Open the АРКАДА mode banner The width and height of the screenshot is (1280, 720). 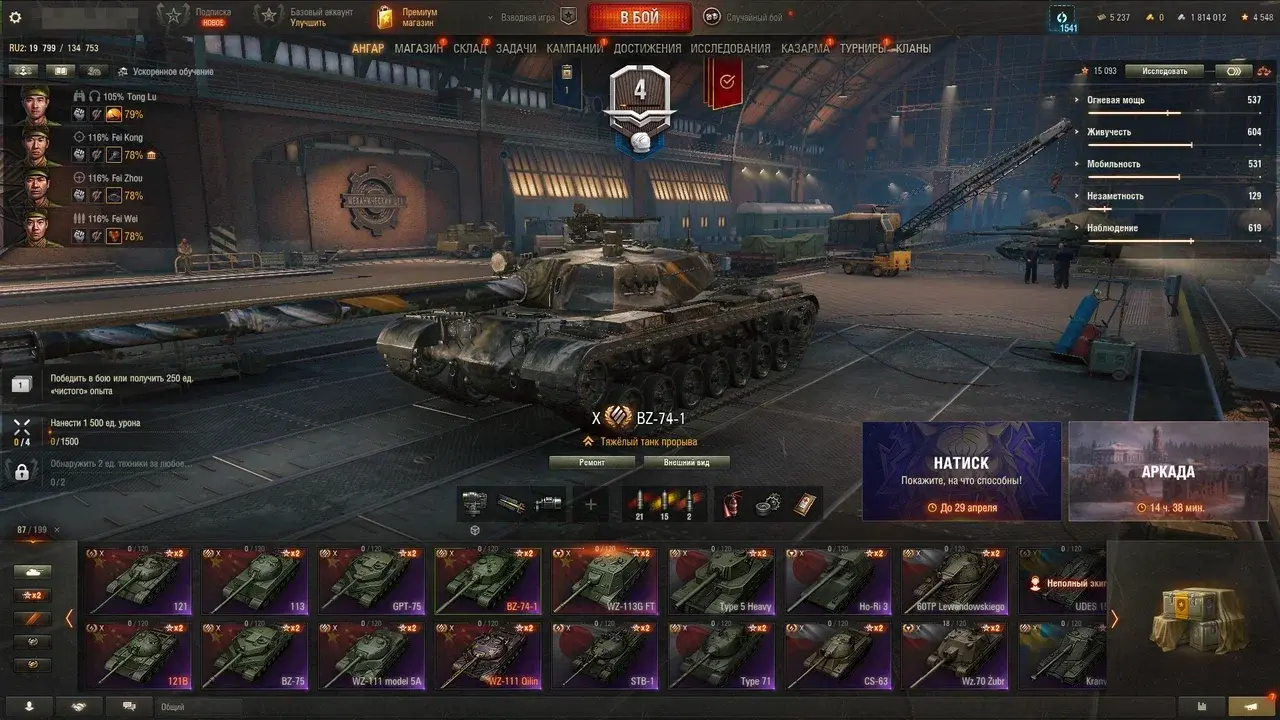tap(1167, 471)
